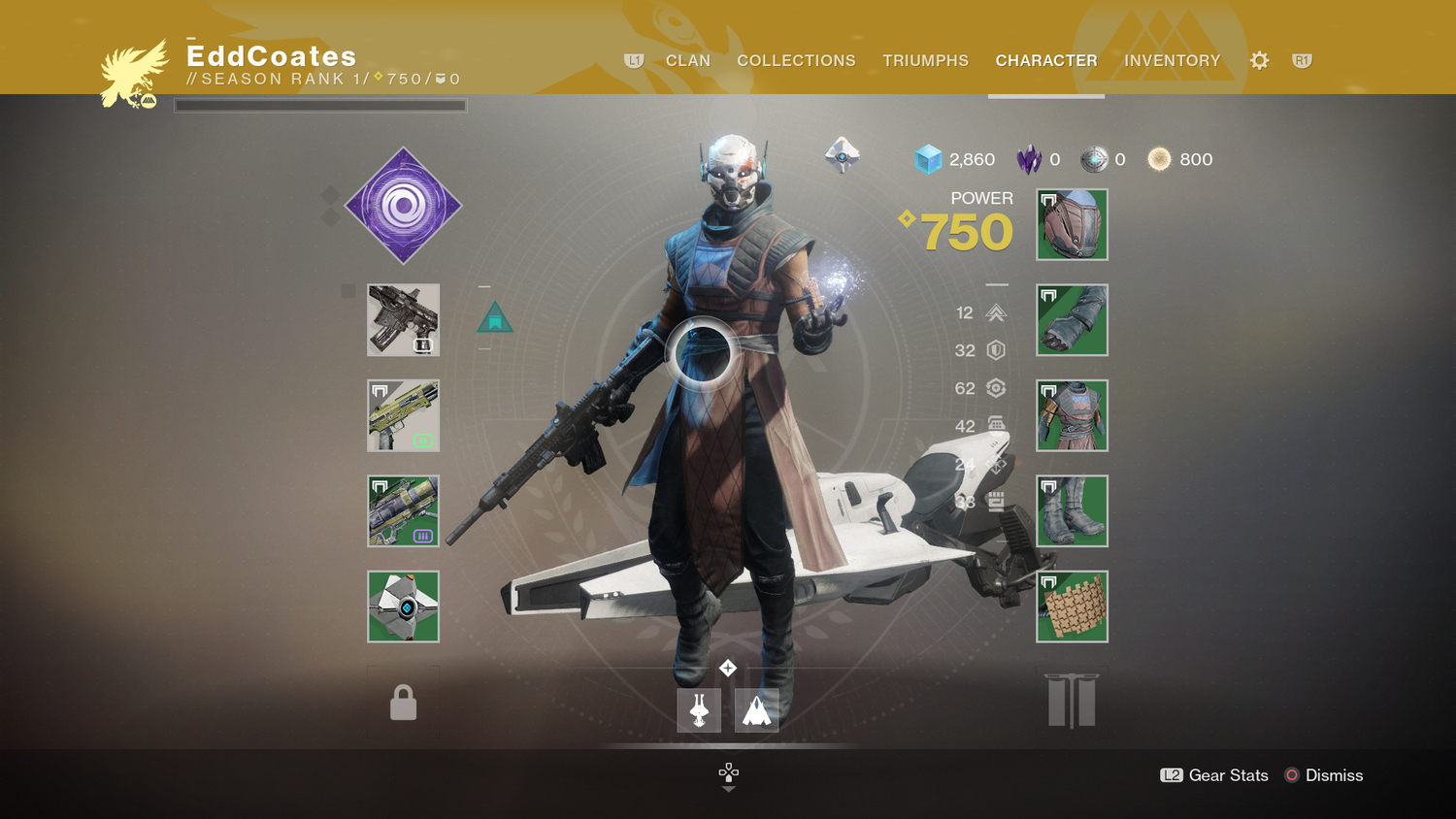Pick the rocket launcher power weapon slot
The height and width of the screenshot is (819, 1456).
(403, 510)
